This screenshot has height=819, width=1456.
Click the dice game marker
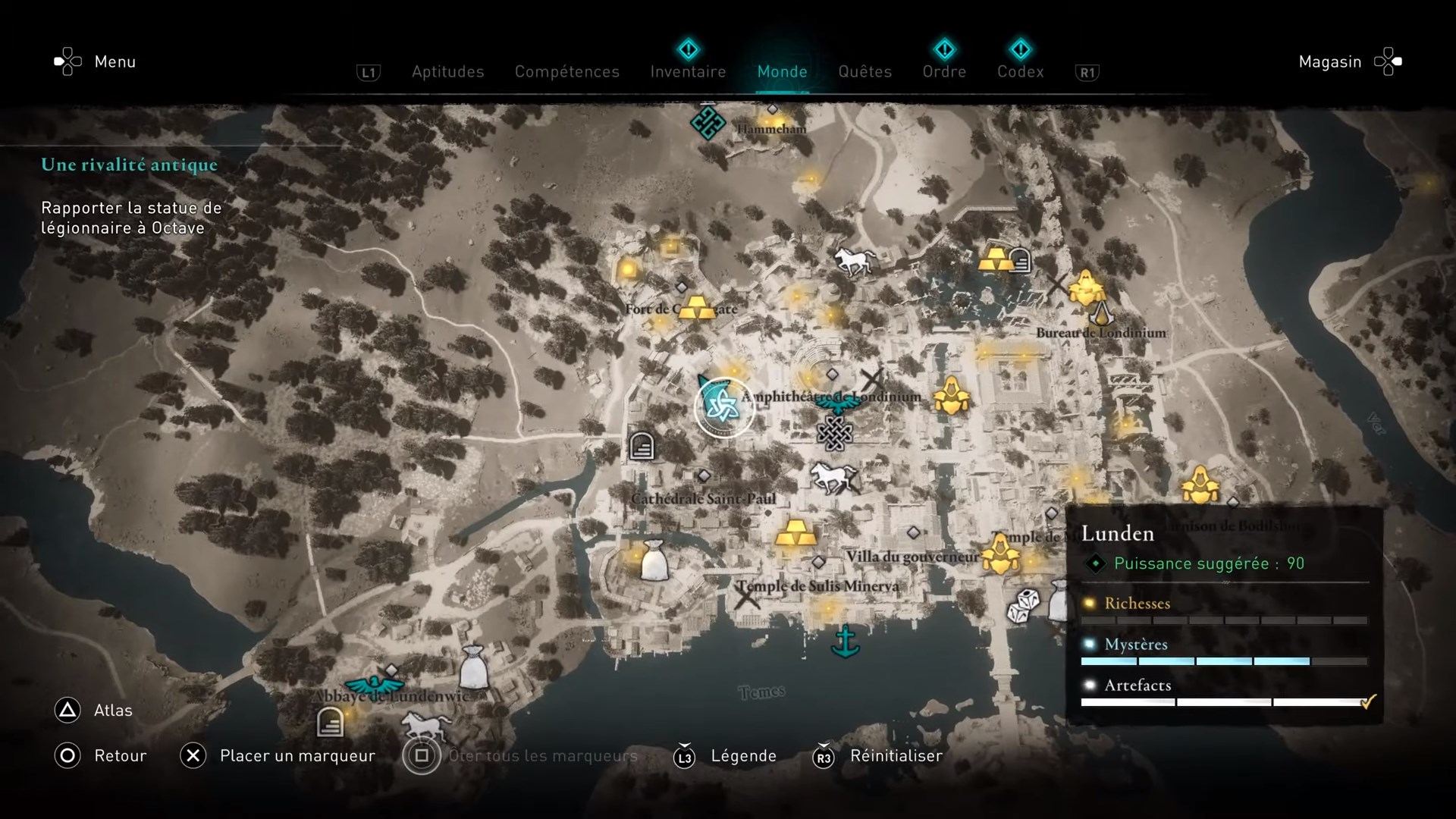point(1023,605)
